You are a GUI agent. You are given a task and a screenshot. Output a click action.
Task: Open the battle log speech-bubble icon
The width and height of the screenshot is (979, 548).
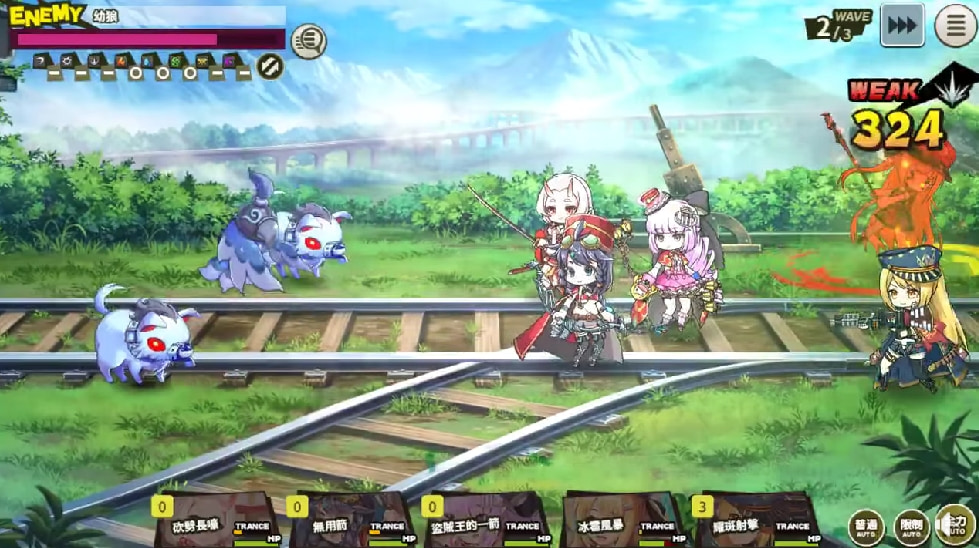[x=309, y=41]
